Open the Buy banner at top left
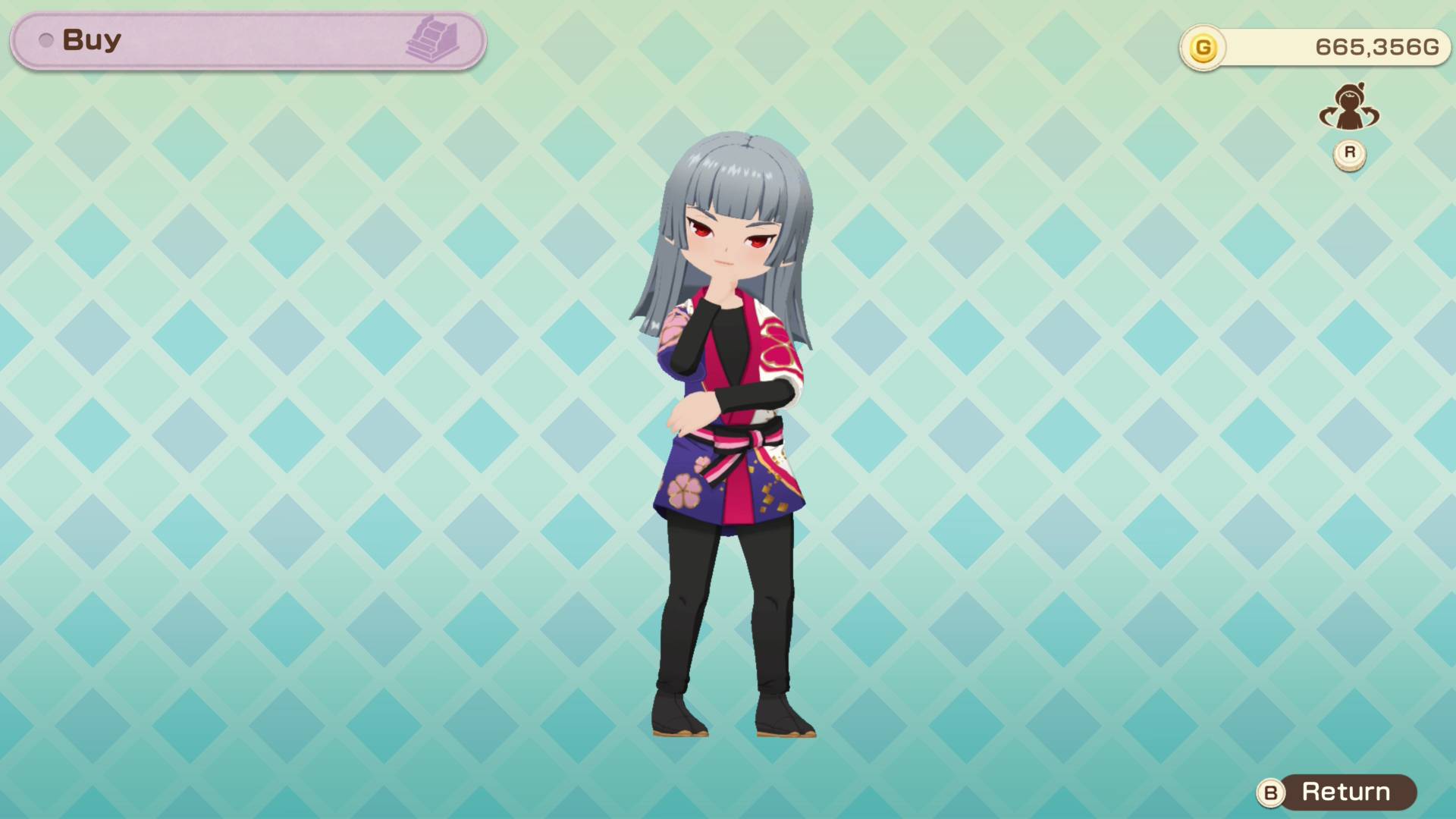 click(243, 39)
